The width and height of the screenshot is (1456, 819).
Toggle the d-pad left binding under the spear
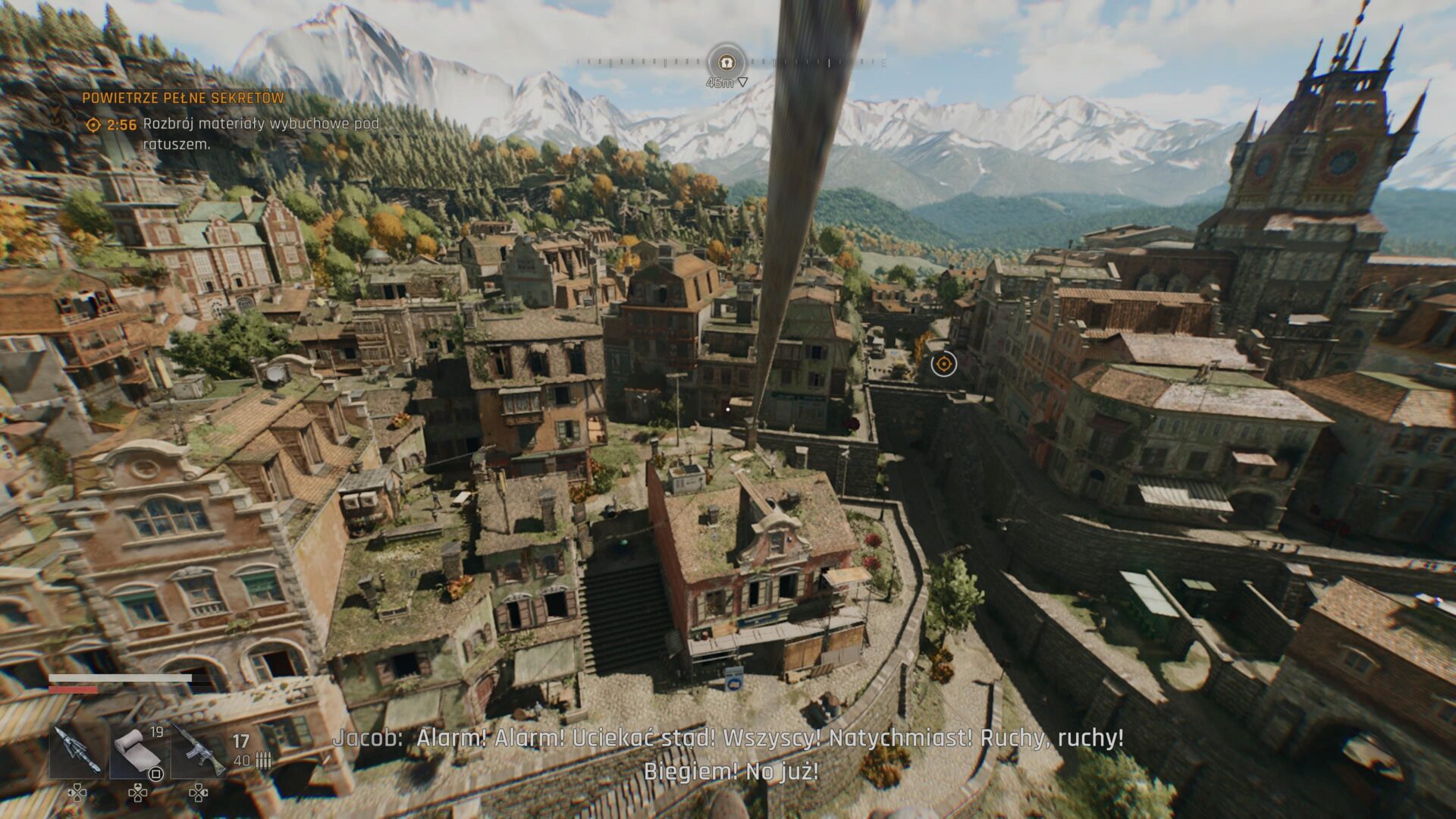[77, 794]
